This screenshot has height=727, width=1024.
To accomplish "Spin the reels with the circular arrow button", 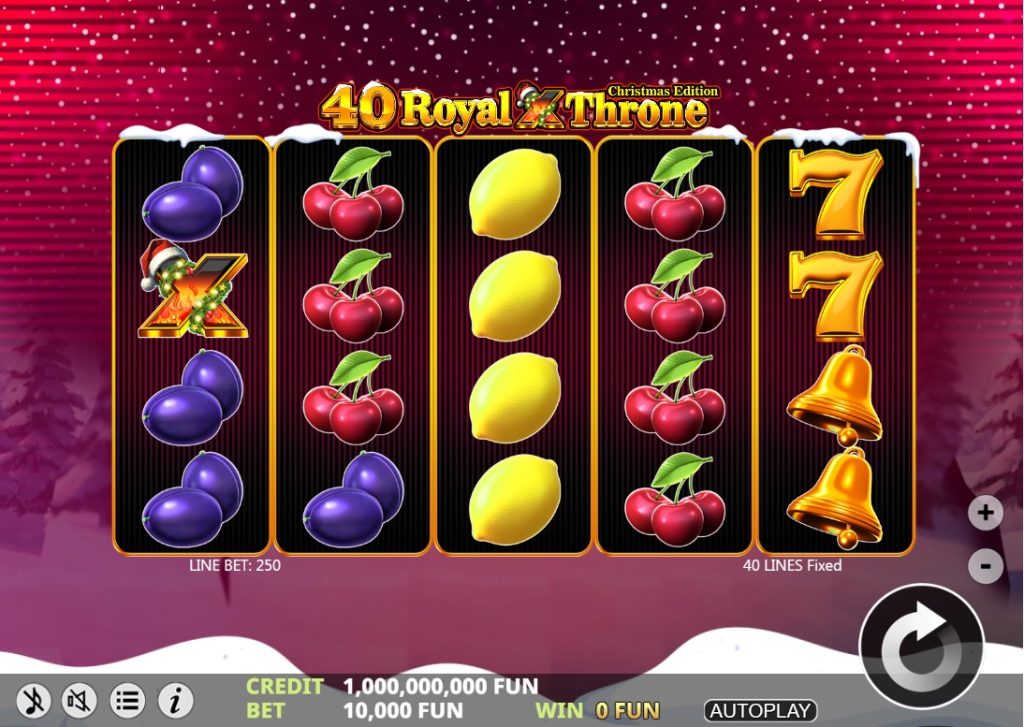I will [921, 645].
